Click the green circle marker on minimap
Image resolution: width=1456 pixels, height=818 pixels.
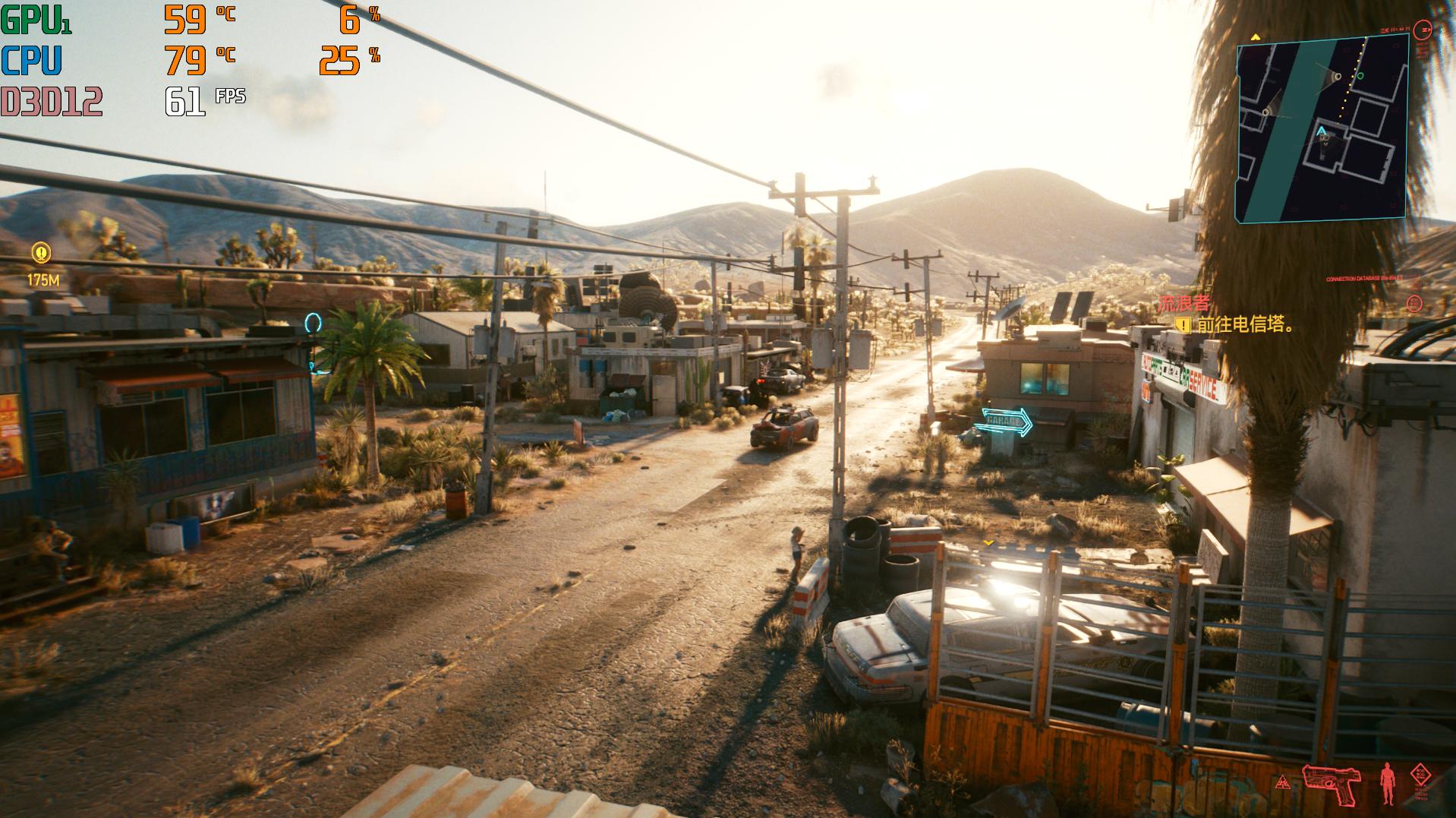(x=1360, y=76)
